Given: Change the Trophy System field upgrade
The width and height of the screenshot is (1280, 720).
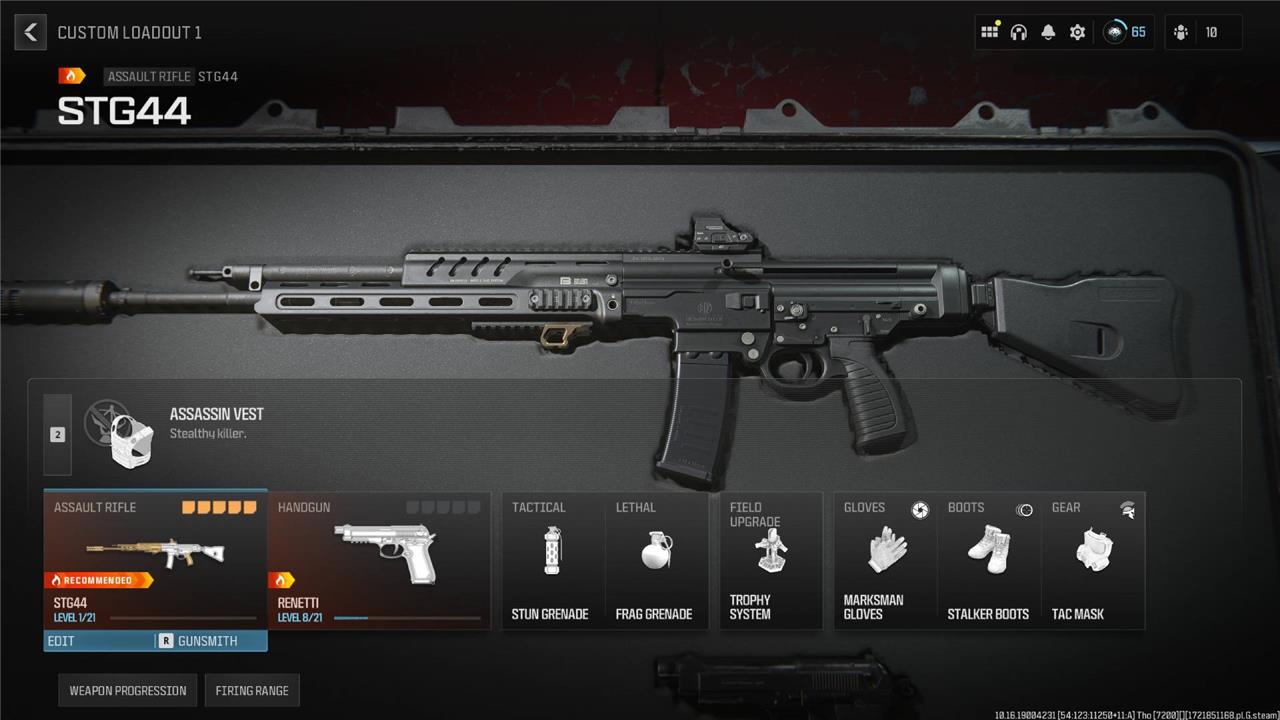Looking at the screenshot, I should (771, 560).
